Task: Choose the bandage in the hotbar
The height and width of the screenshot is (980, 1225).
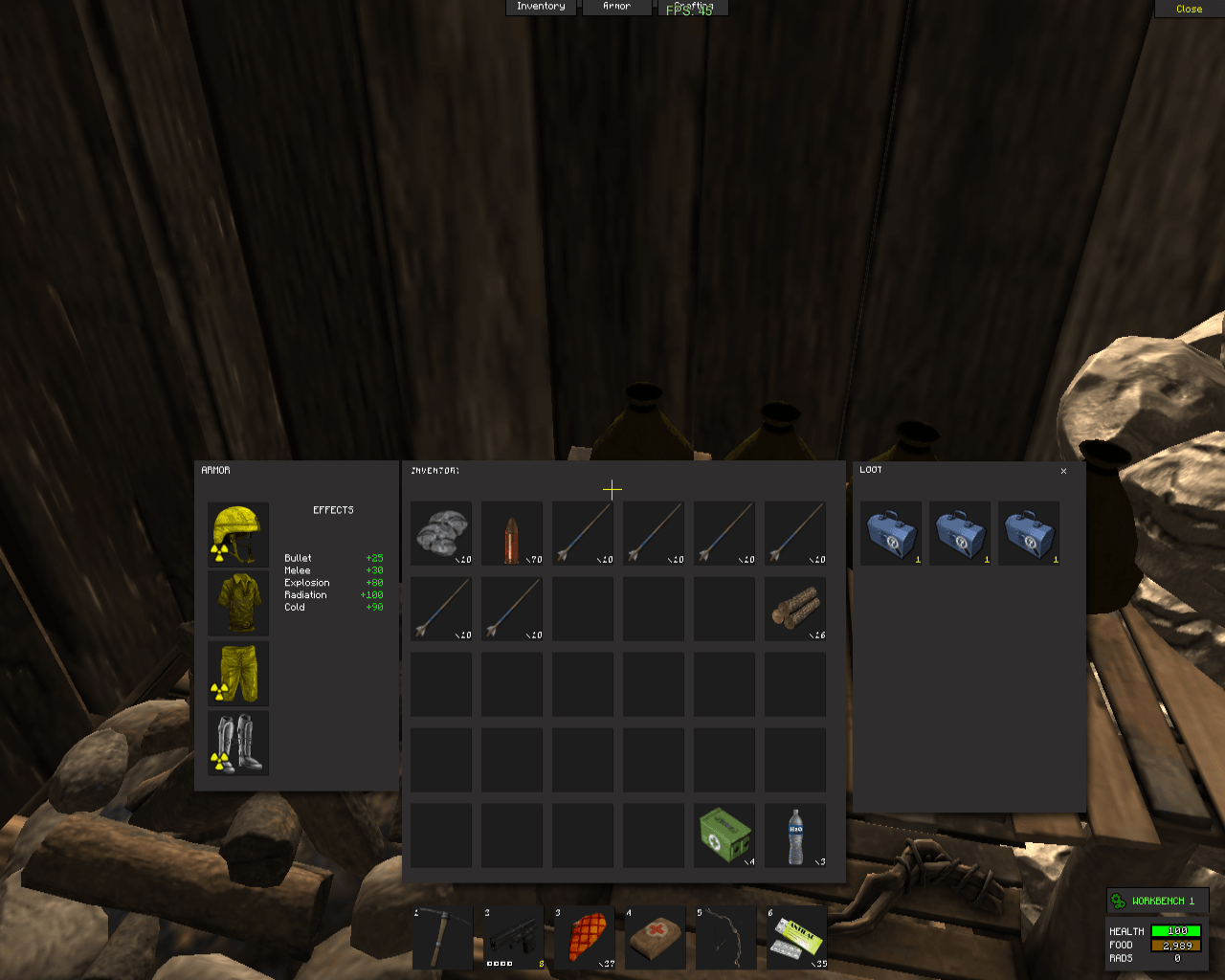Action: pyautogui.click(x=656, y=938)
